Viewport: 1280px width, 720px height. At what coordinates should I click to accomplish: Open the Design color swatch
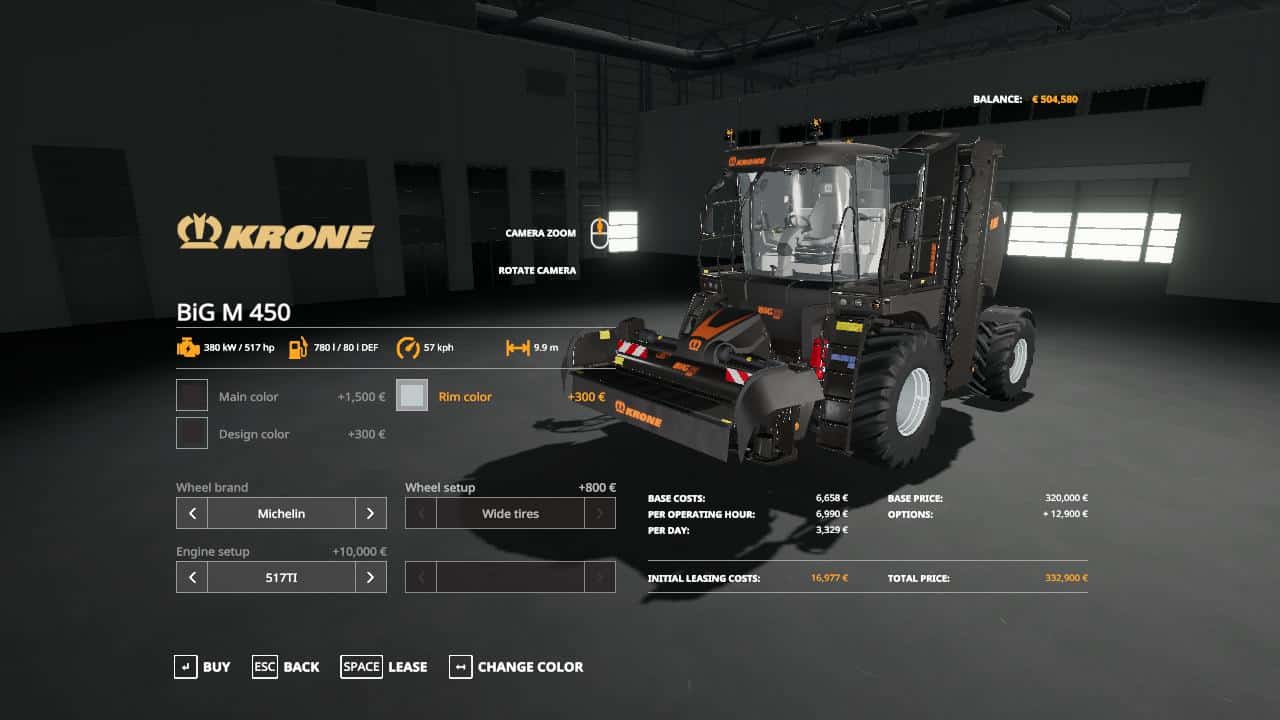click(191, 433)
